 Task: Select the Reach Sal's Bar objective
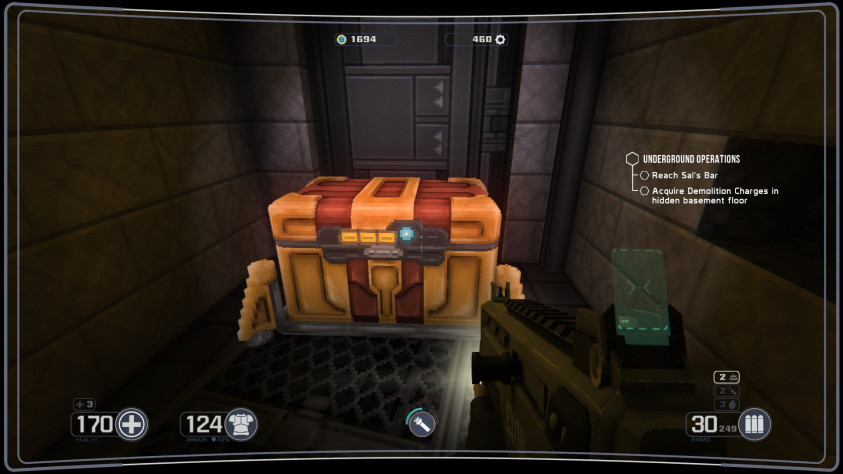coord(678,175)
